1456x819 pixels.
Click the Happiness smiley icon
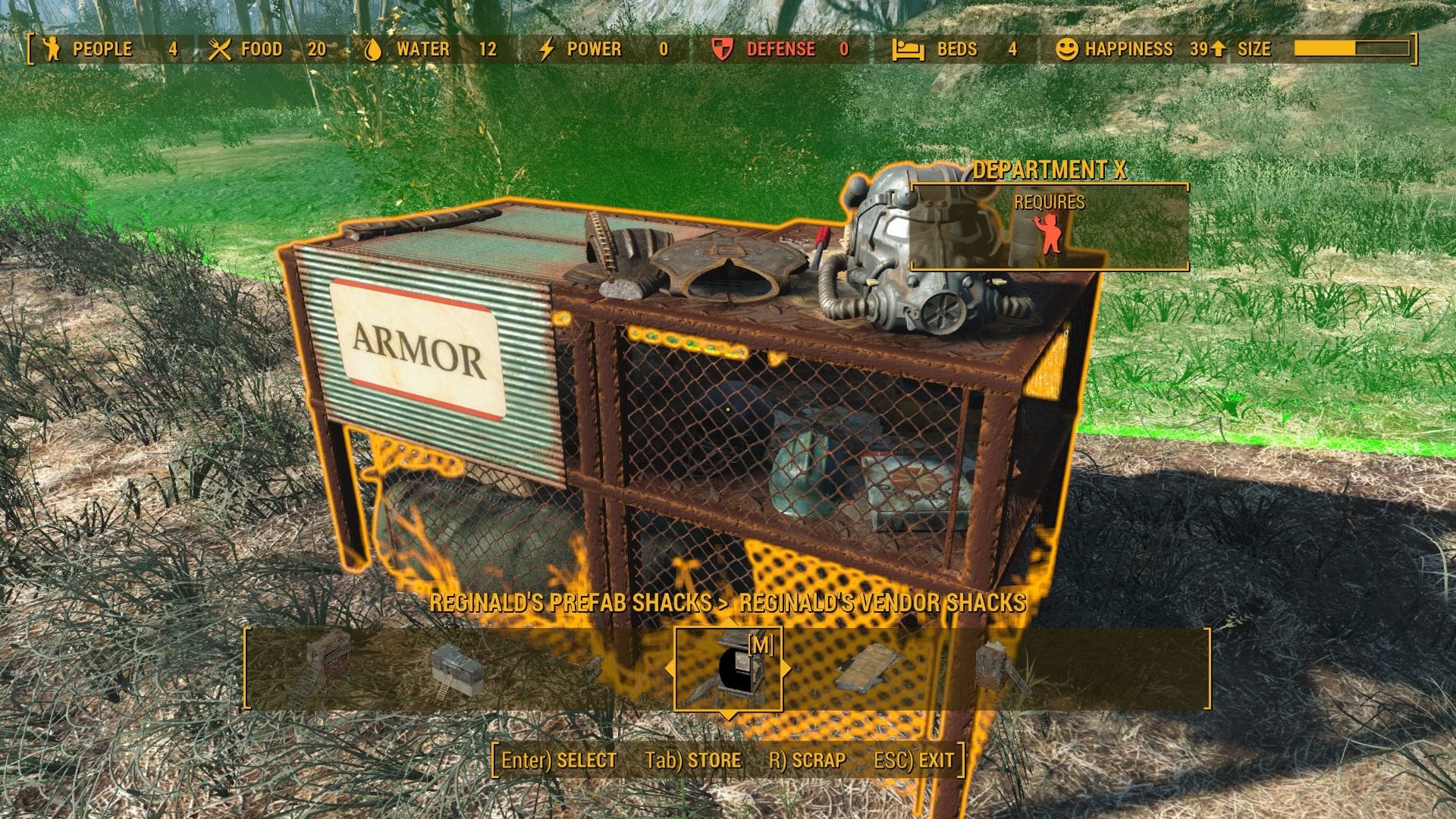point(1068,49)
